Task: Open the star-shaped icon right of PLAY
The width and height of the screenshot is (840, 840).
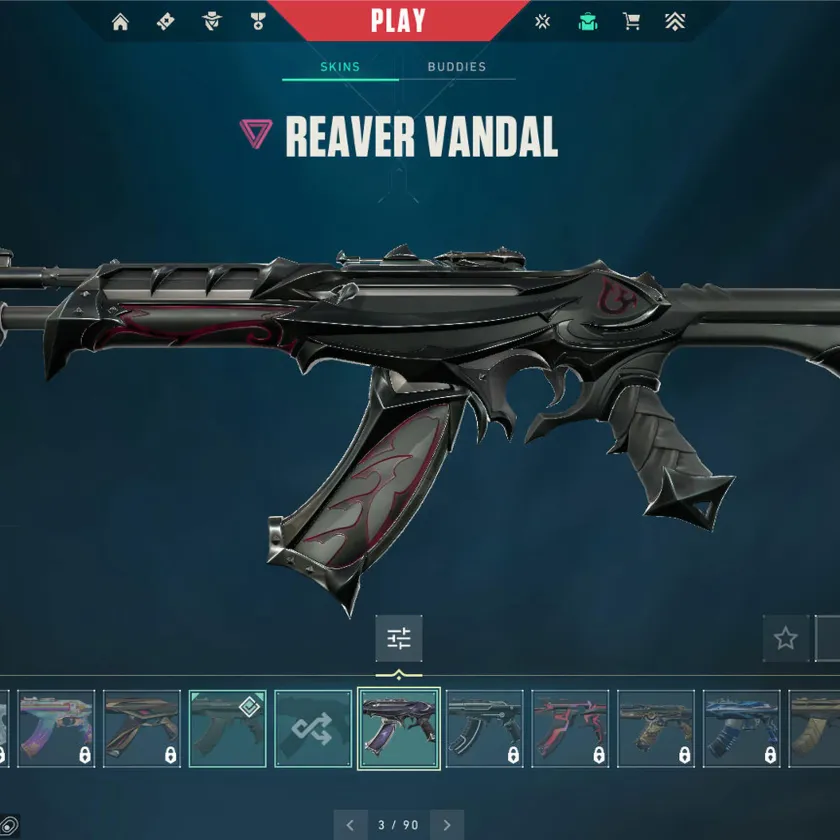Action: click(542, 22)
